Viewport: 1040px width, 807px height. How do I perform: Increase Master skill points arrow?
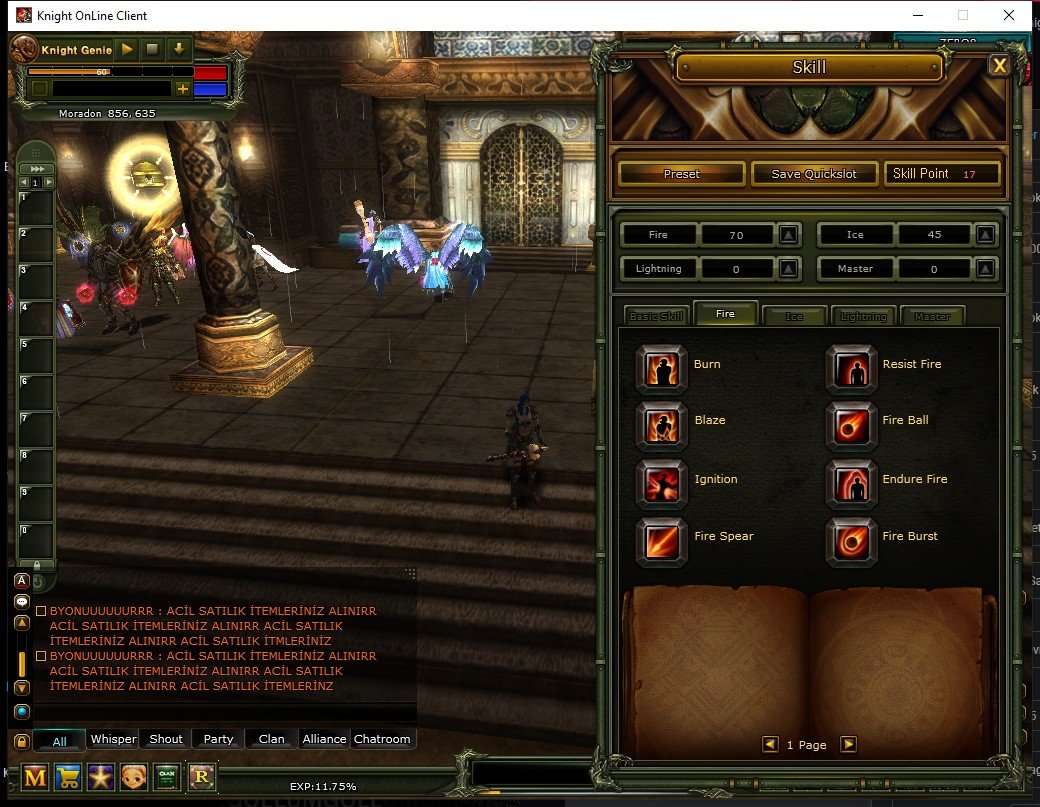(x=985, y=269)
